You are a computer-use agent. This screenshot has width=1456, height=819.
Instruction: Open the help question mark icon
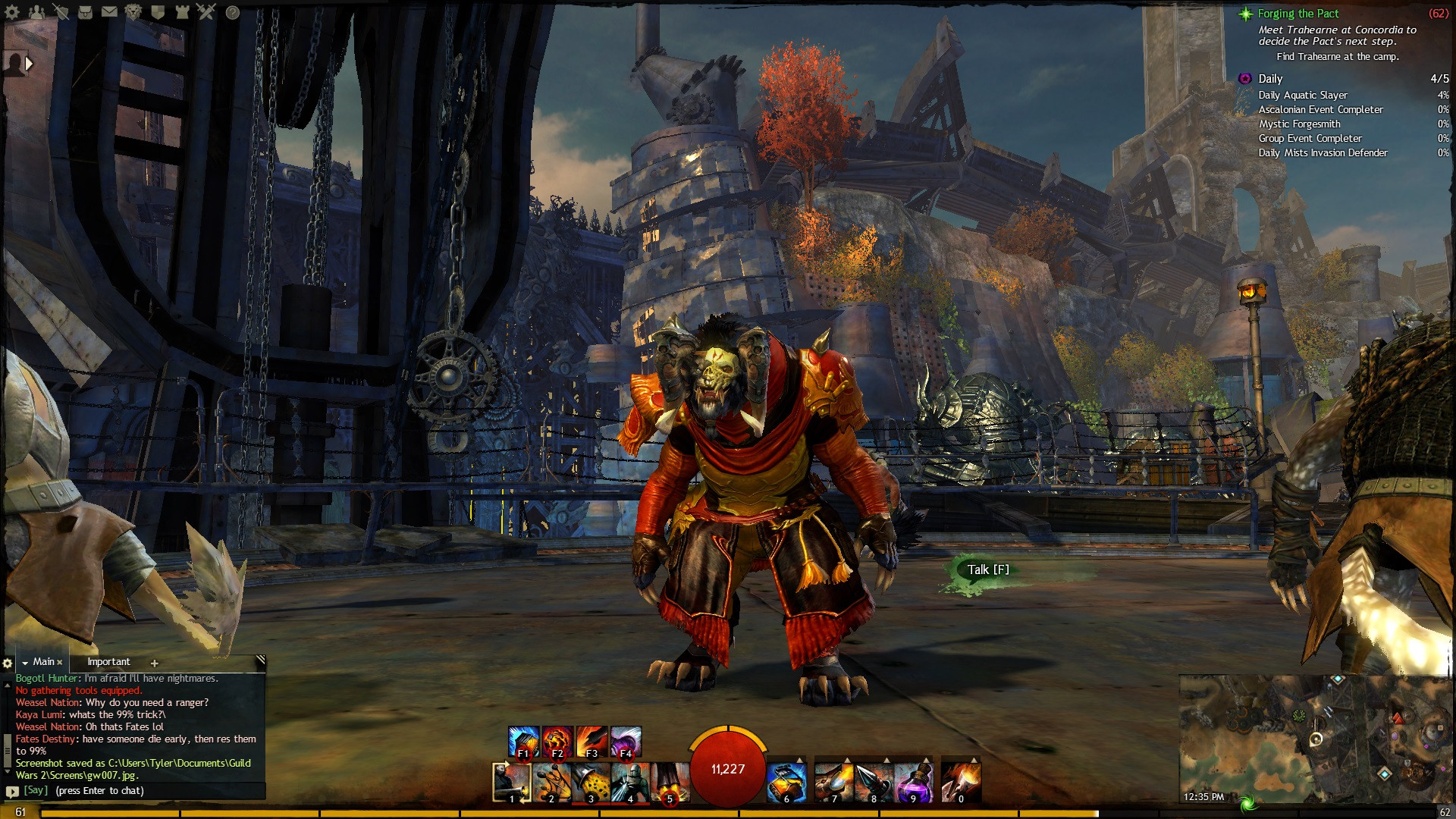click(233, 12)
